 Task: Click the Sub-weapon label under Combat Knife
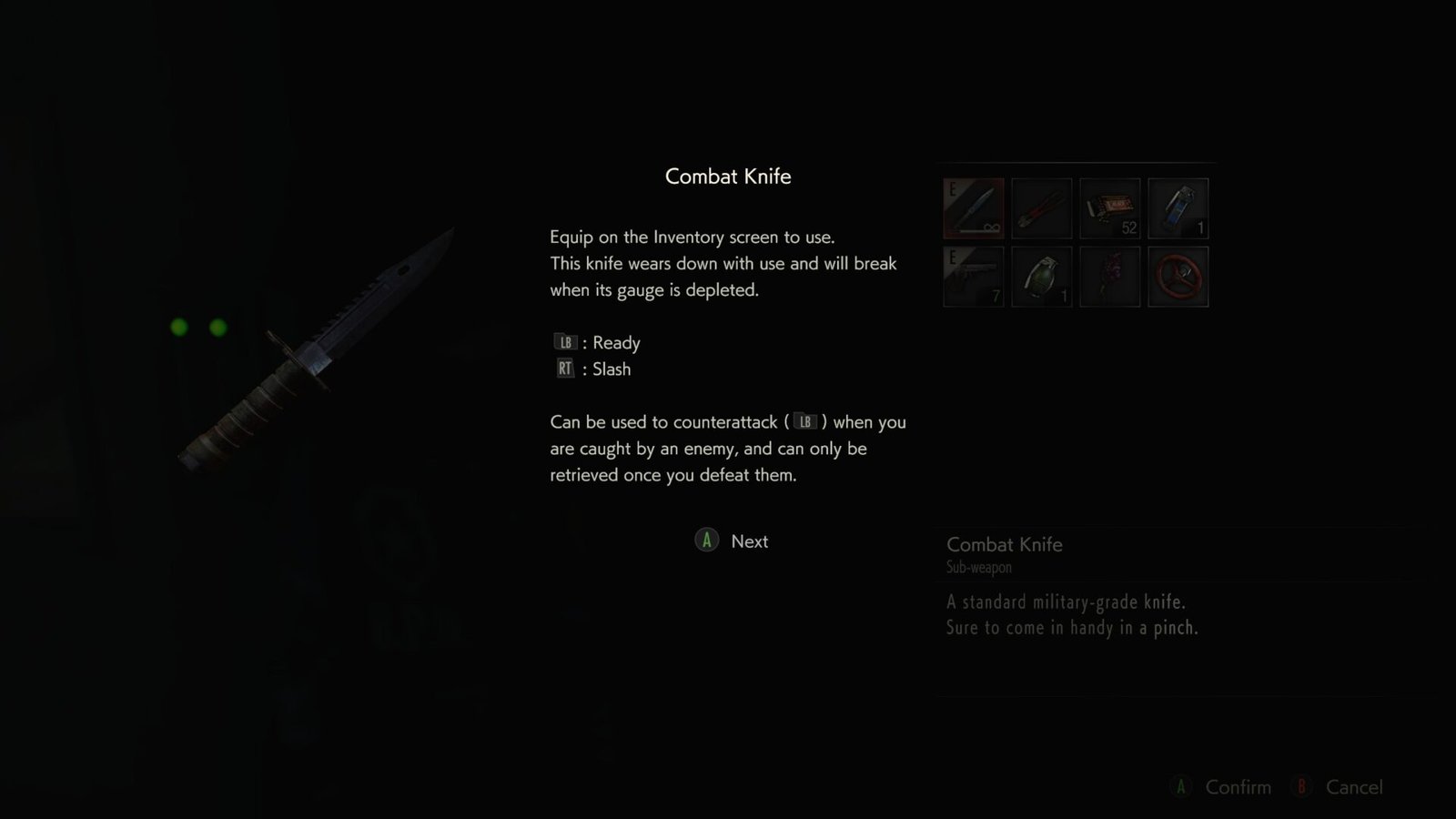pos(978,567)
